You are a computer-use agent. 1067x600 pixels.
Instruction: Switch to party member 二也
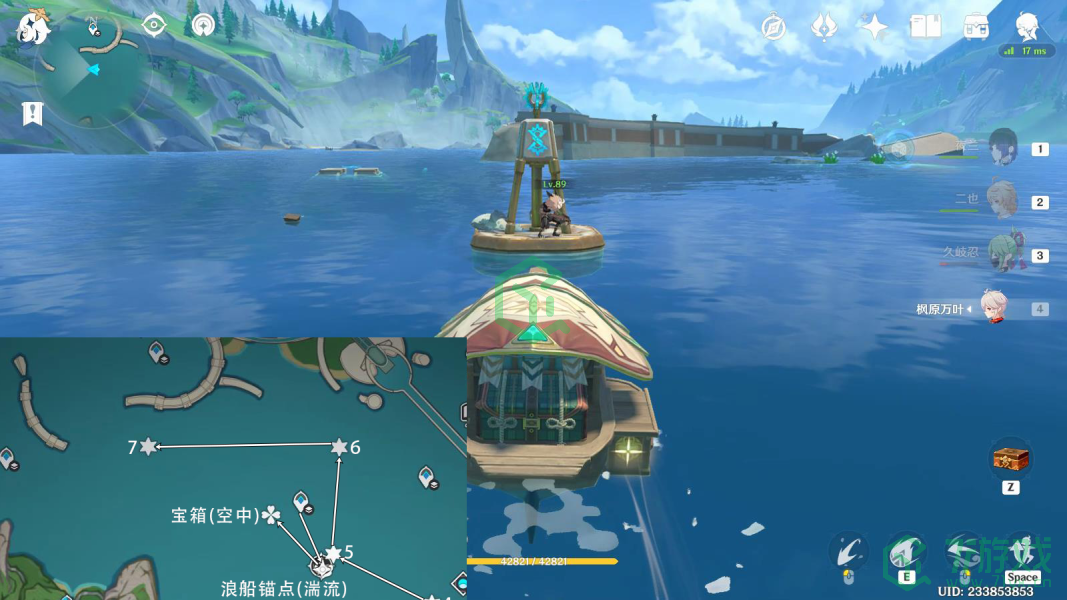1002,201
